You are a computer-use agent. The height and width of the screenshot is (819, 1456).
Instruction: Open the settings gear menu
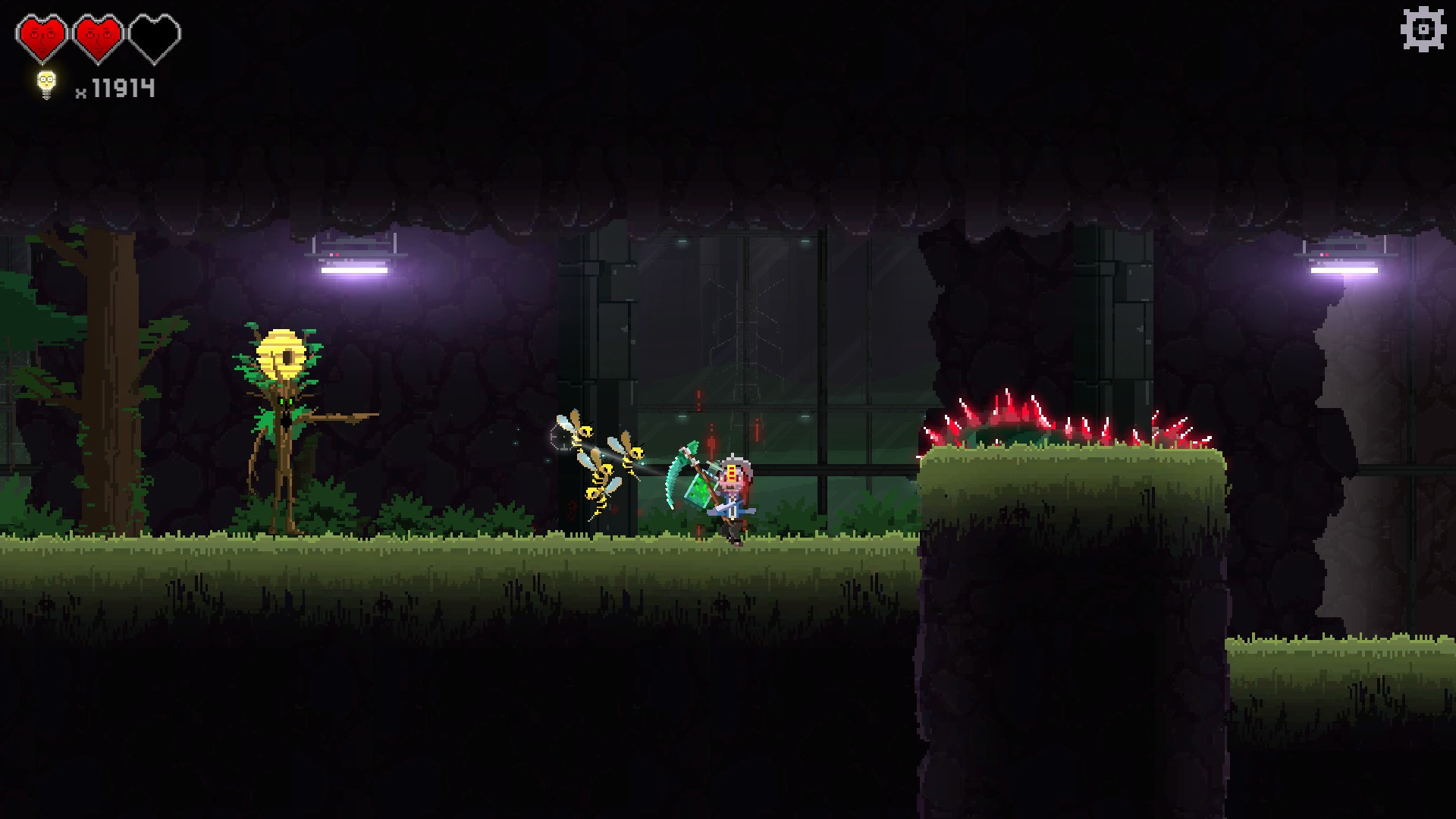tap(1422, 30)
